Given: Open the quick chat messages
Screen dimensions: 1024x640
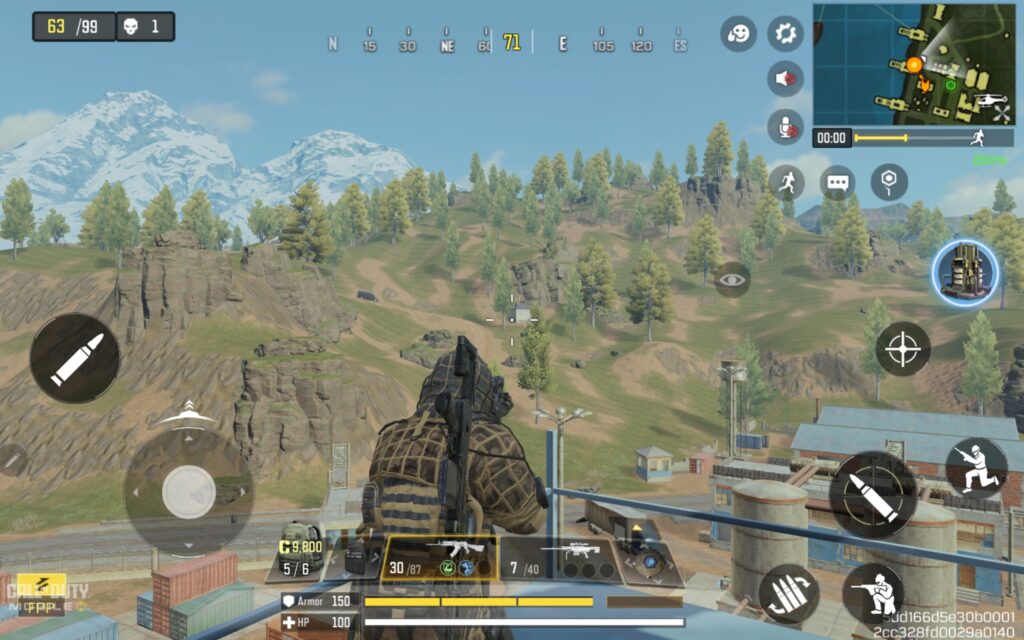Looking at the screenshot, I should [x=837, y=182].
